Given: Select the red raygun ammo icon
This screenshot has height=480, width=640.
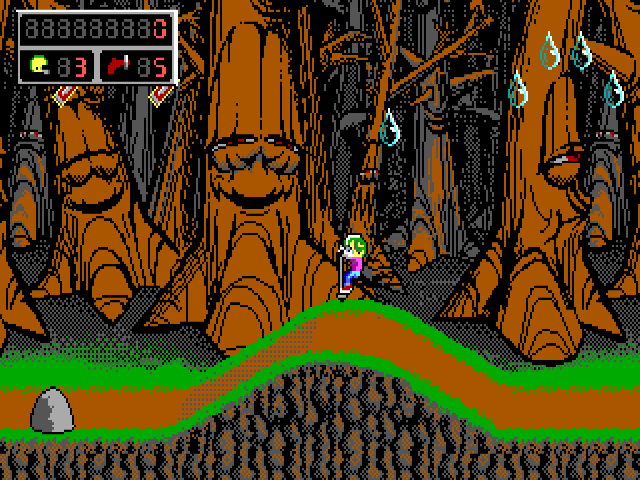Looking at the screenshot, I should click(119, 66).
